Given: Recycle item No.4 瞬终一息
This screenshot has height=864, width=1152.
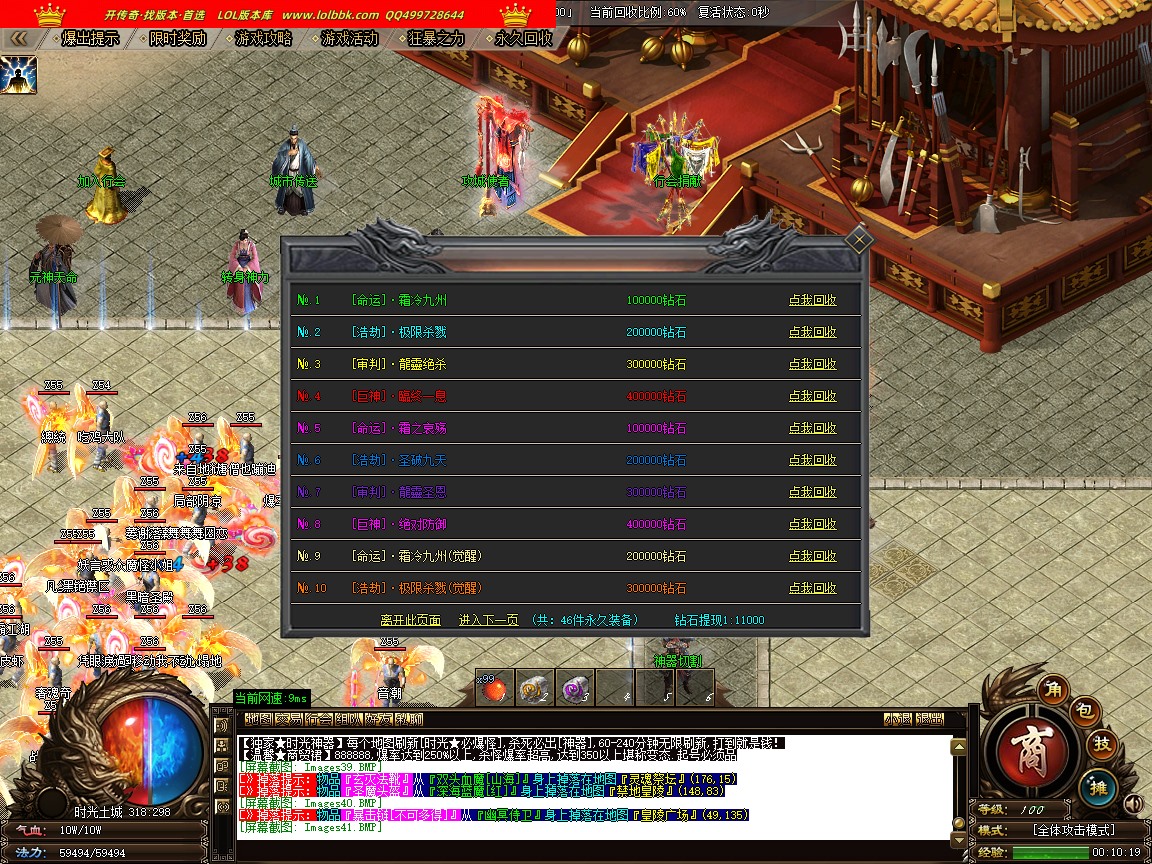Looking at the screenshot, I should (812, 396).
